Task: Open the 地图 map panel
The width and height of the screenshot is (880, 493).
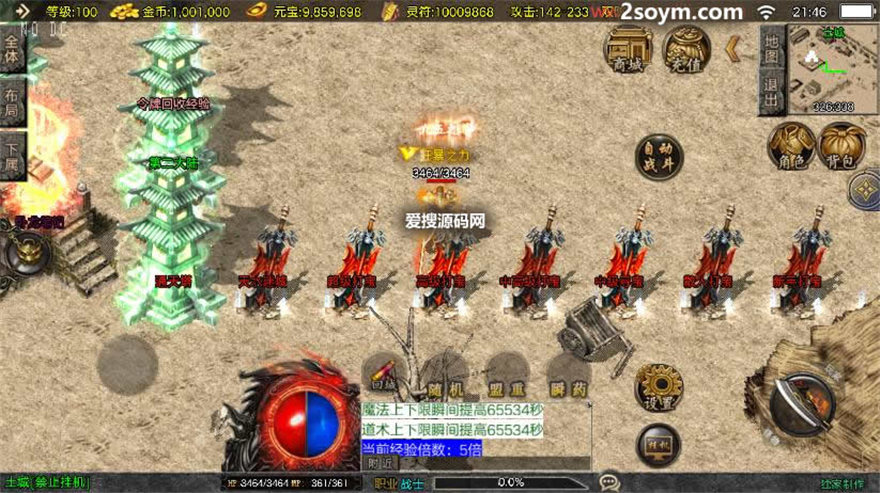Action: pos(771,41)
